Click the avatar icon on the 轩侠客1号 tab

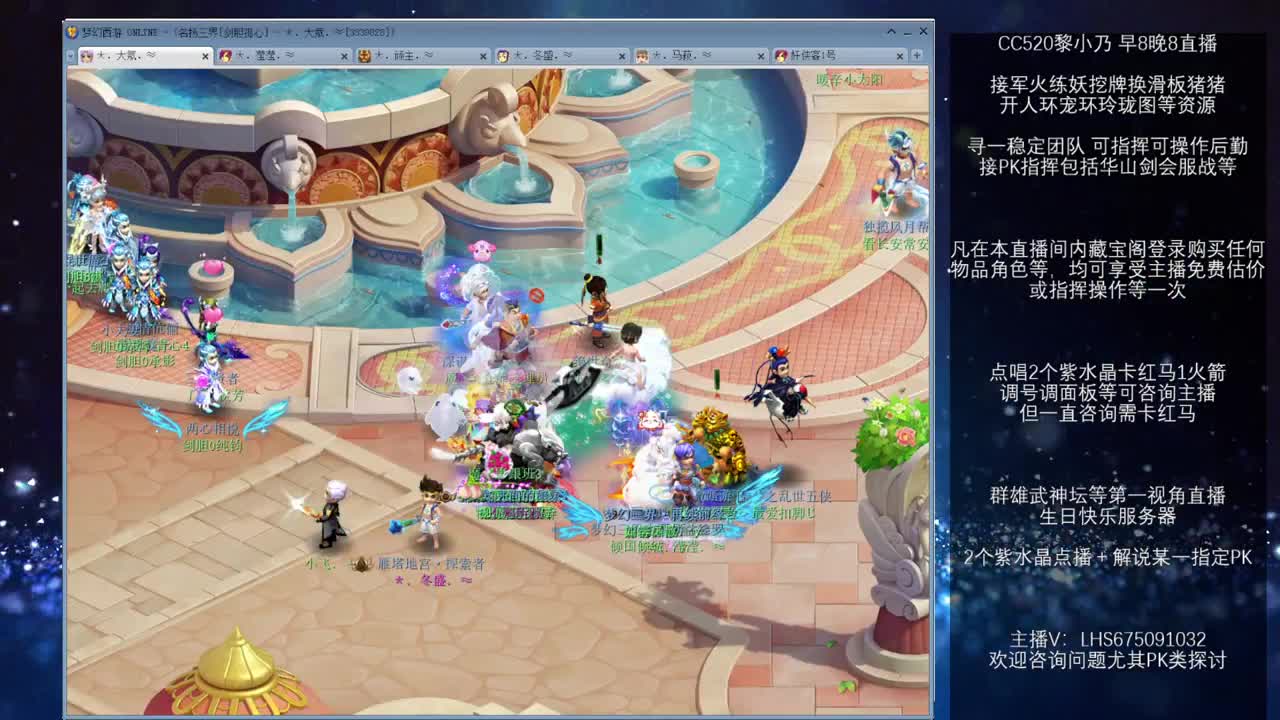click(x=780, y=52)
